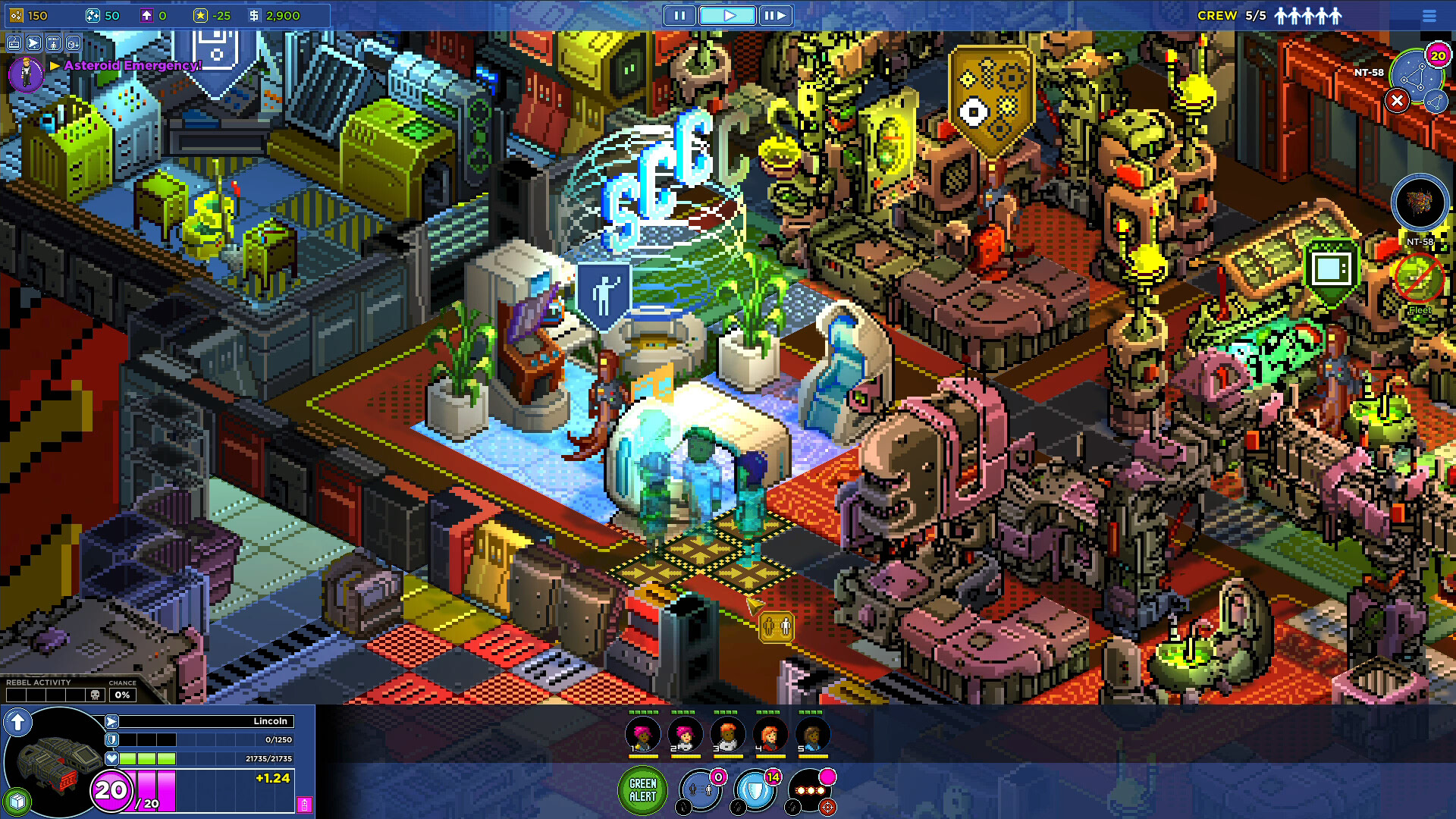This screenshot has height=819, width=1456.
Task: Pause the simulation with the pause button
Action: tap(679, 15)
